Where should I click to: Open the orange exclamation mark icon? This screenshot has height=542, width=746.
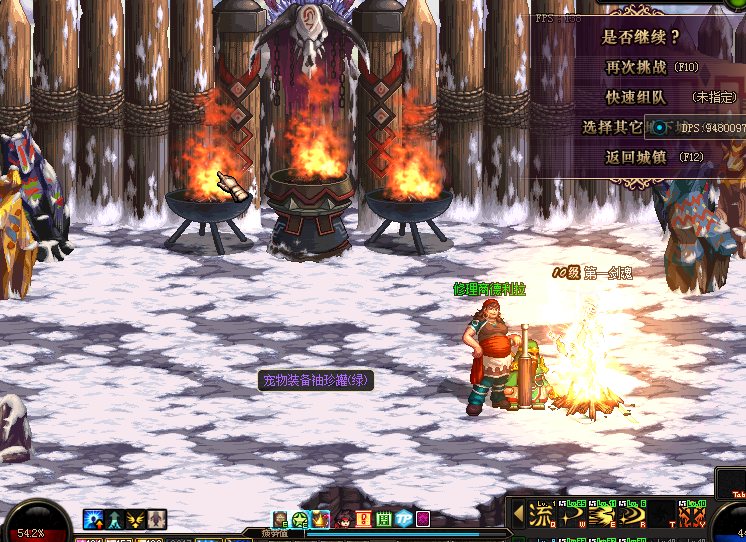click(x=363, y=518)
